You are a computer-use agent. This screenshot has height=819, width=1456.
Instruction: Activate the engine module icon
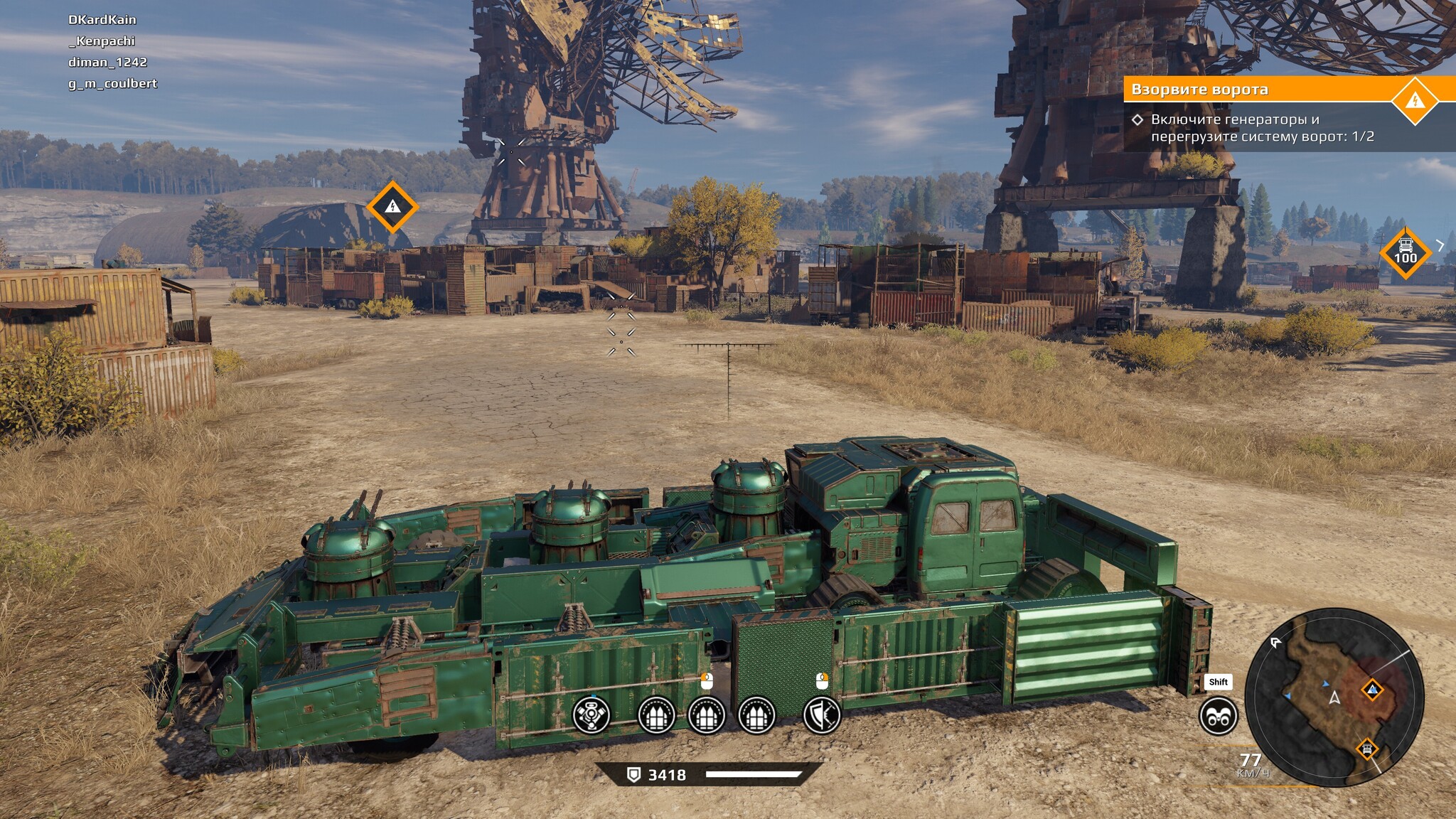click(x=591, y=714)
